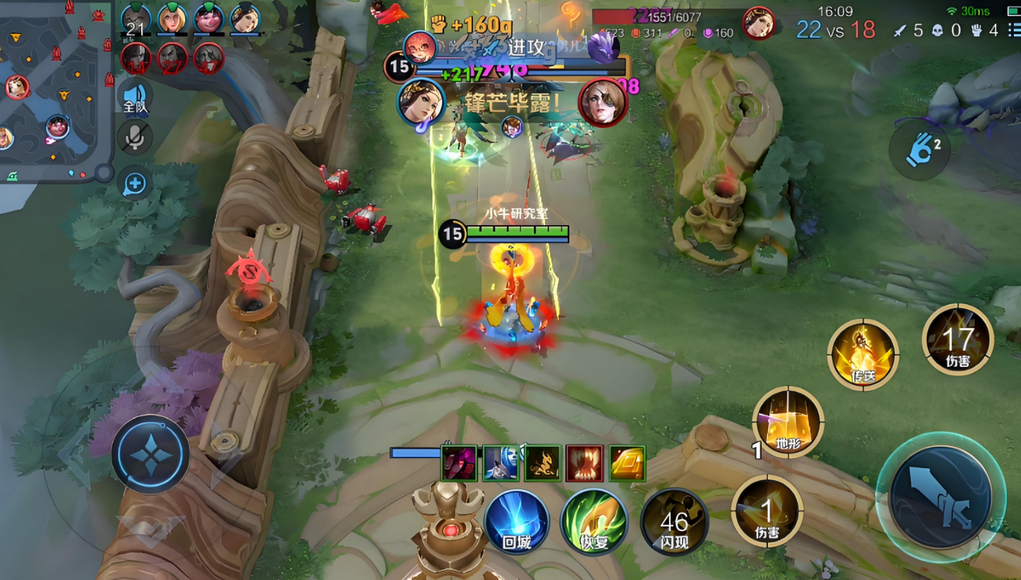Tap the 伤害 skill showing 1 cooldown
1021x580 pixels.
(767, 511)
